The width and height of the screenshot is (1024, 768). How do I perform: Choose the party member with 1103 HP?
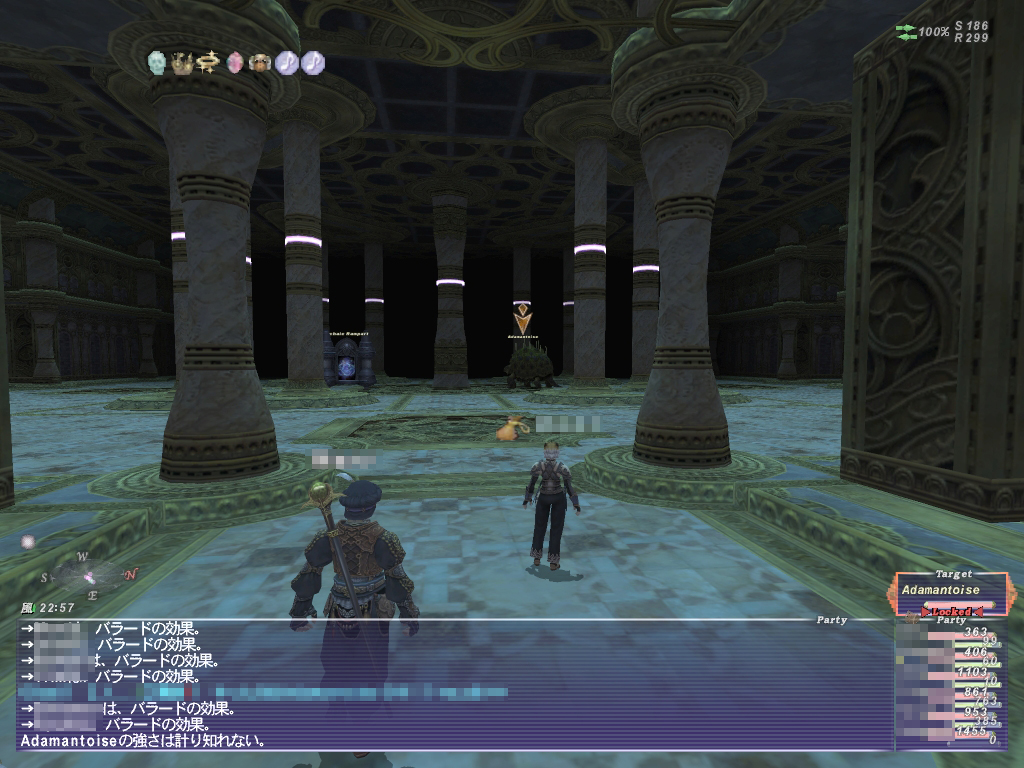coord(945,674)
